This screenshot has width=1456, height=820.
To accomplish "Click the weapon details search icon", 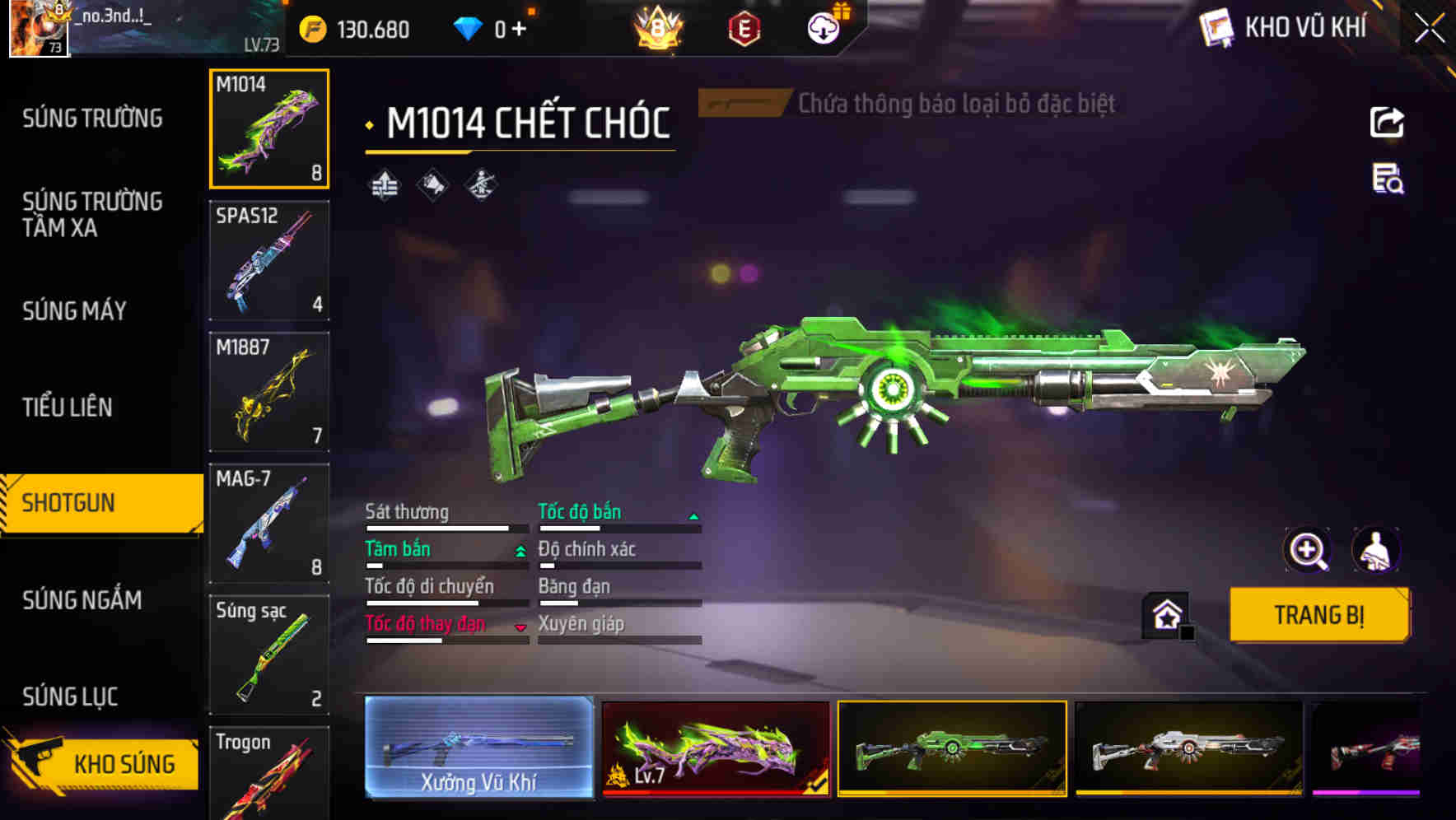I will click(1387, 183).
